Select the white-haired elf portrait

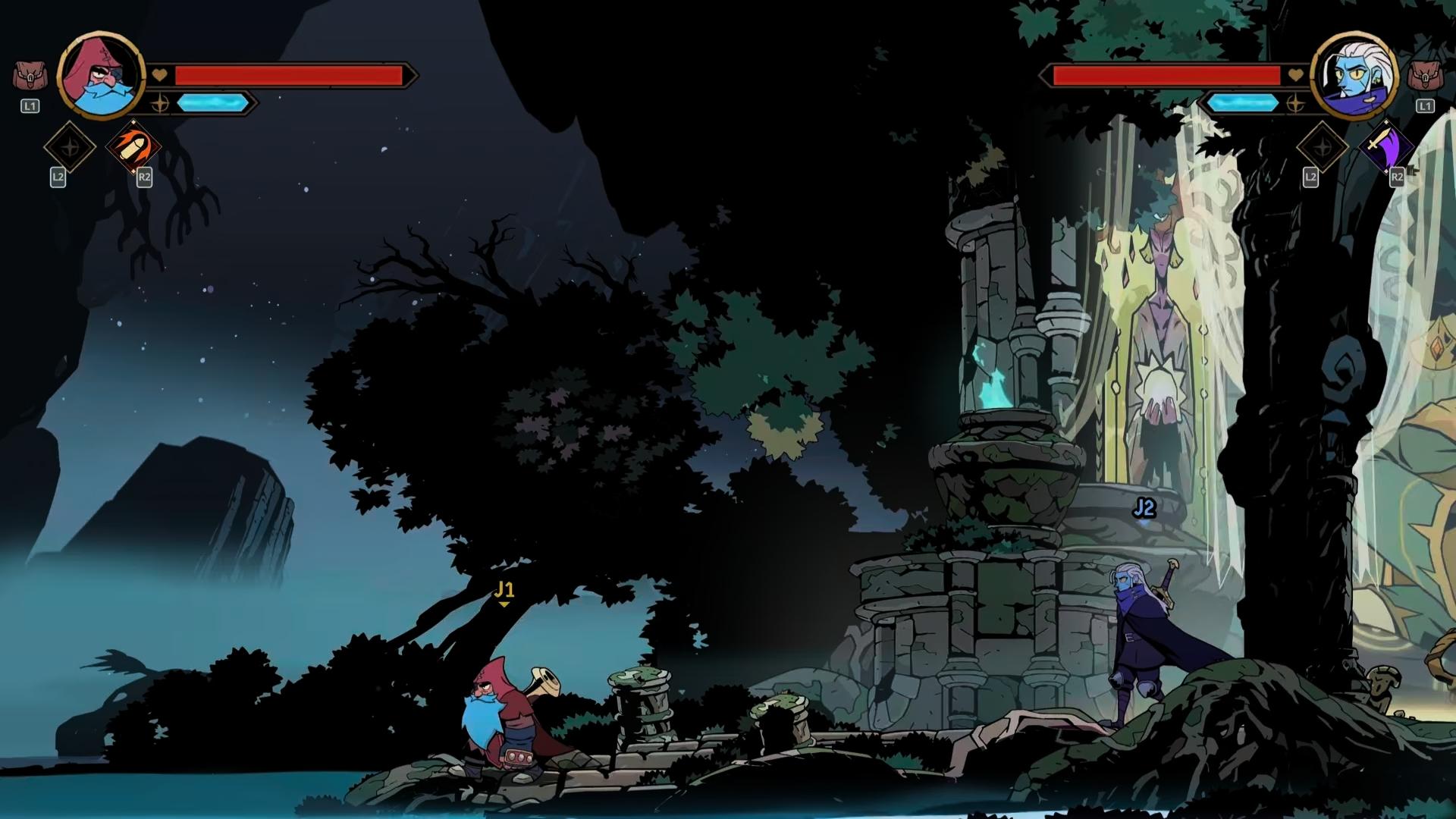click(x=1354, y=76)
